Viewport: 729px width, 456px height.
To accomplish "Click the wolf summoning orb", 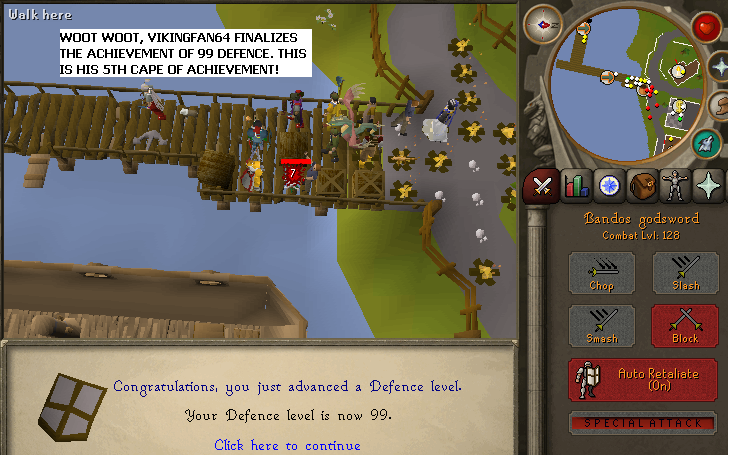I will pyautogui.click(x=706, y=143).
